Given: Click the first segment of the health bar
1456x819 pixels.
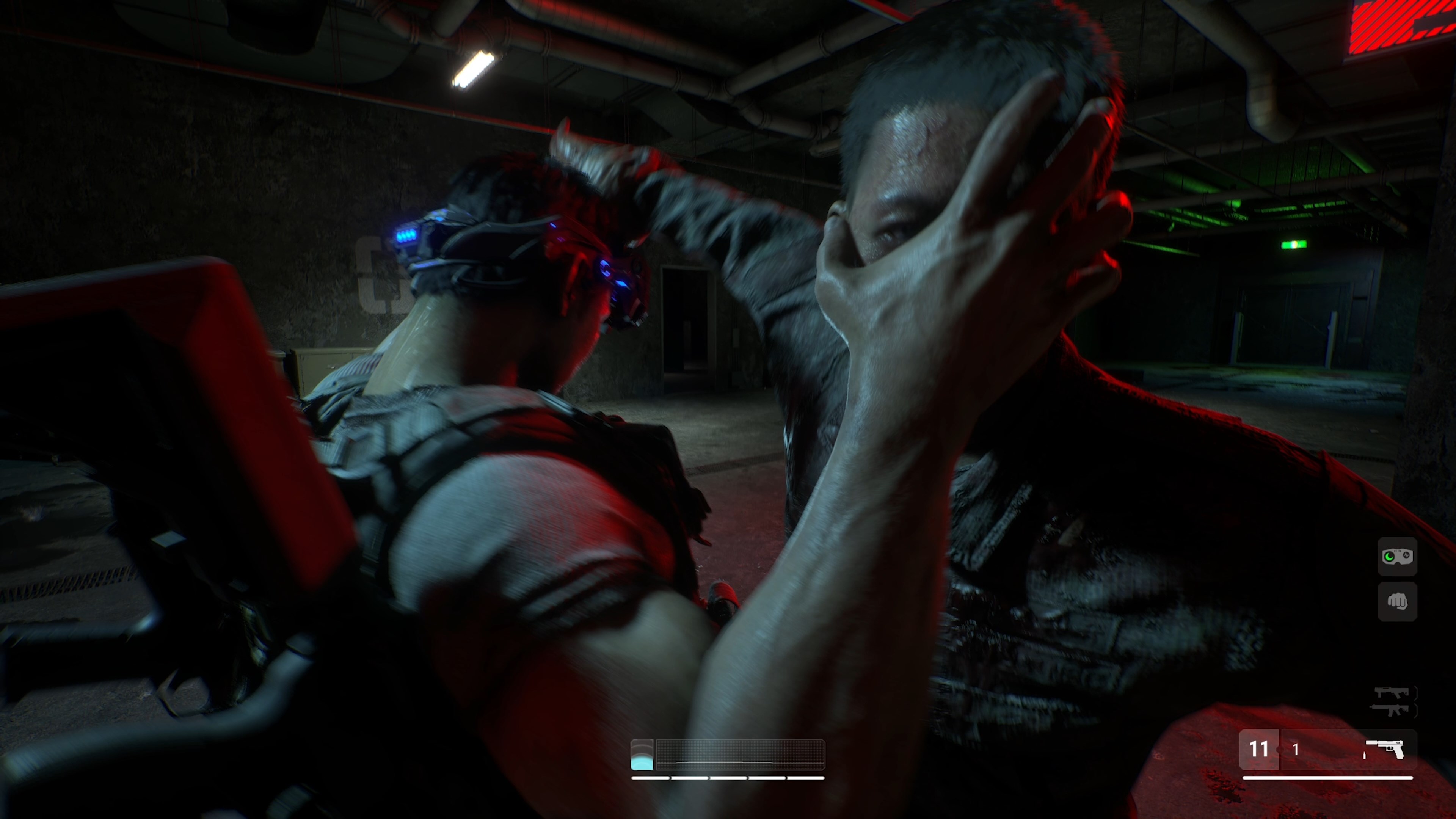Looking at the screenshot, I should [651, 778].
